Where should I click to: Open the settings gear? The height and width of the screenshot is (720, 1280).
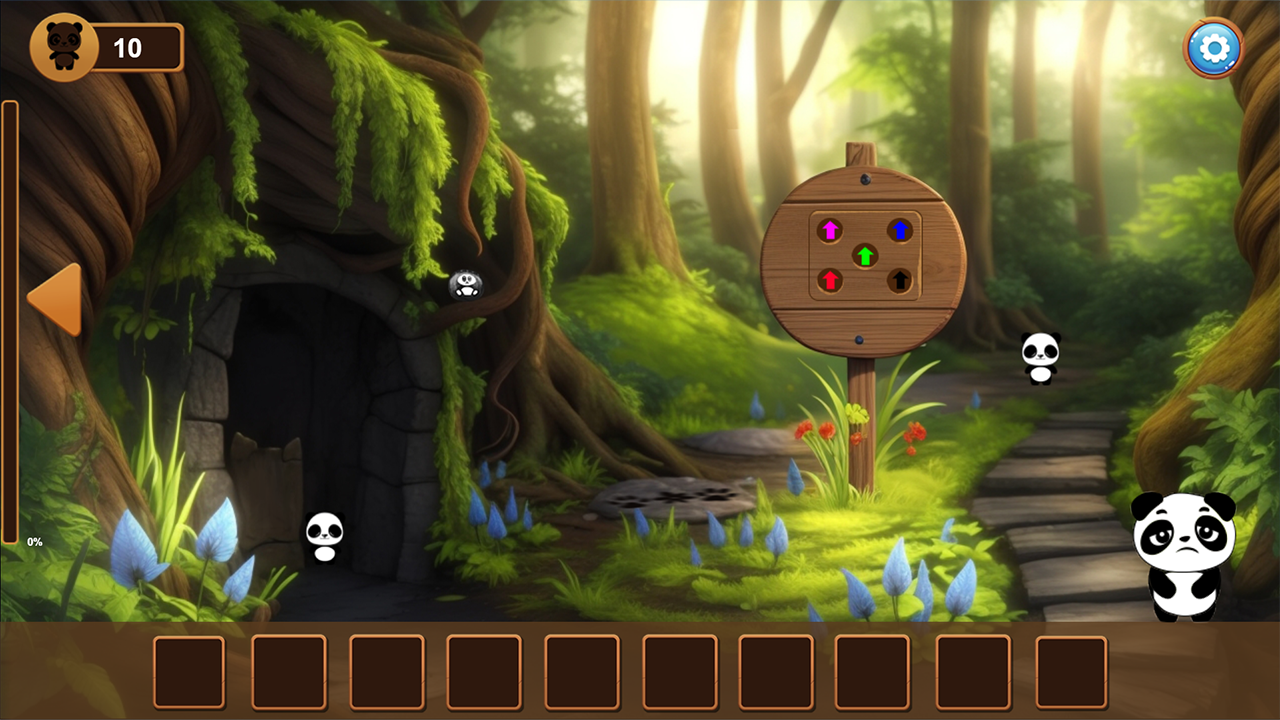[x=1211, y=46]
